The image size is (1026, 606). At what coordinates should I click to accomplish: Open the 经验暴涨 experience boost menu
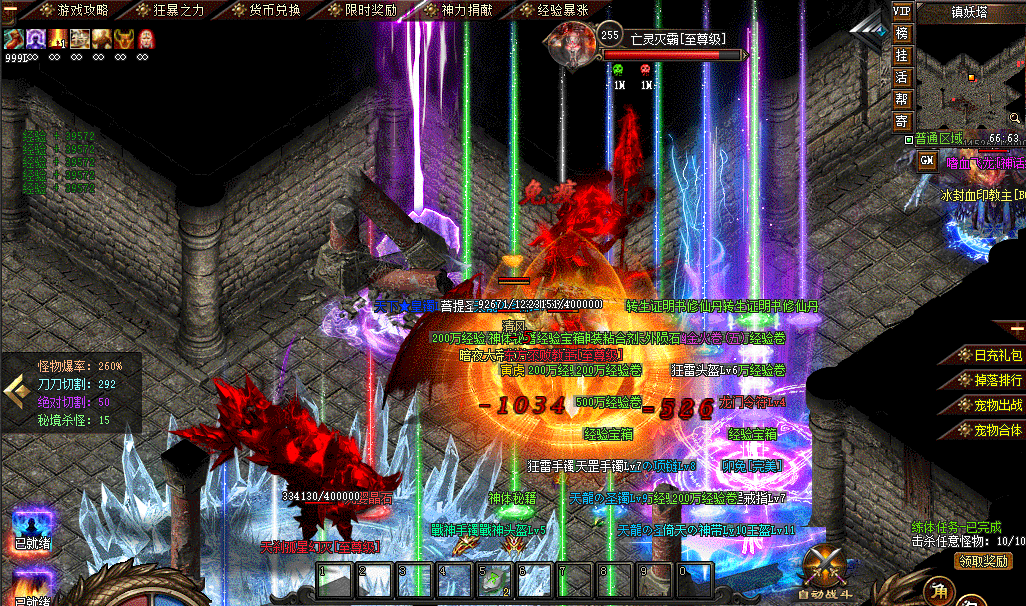click(x=556, y=10)
